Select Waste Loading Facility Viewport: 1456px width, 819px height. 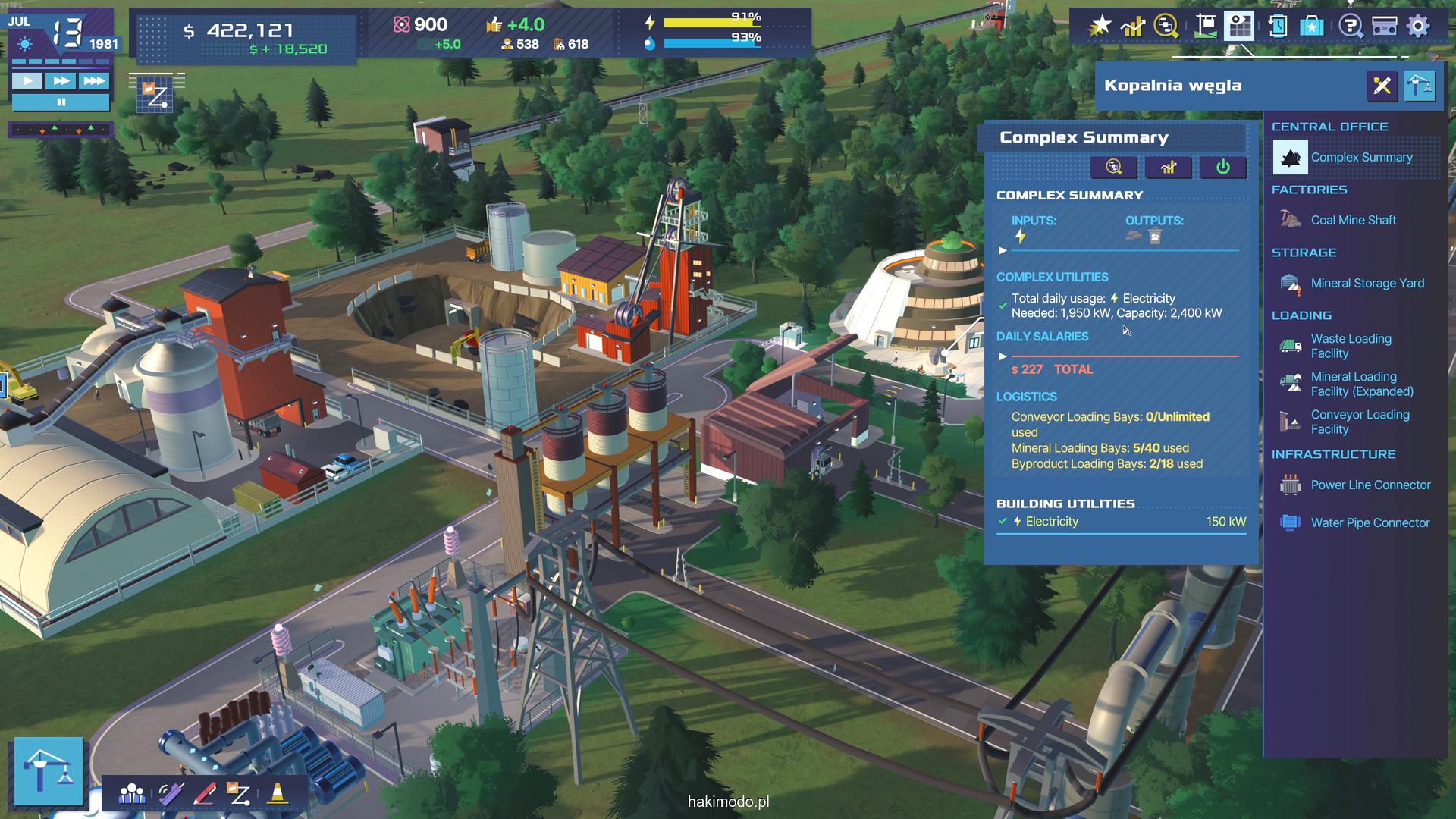pos(1351,346)
